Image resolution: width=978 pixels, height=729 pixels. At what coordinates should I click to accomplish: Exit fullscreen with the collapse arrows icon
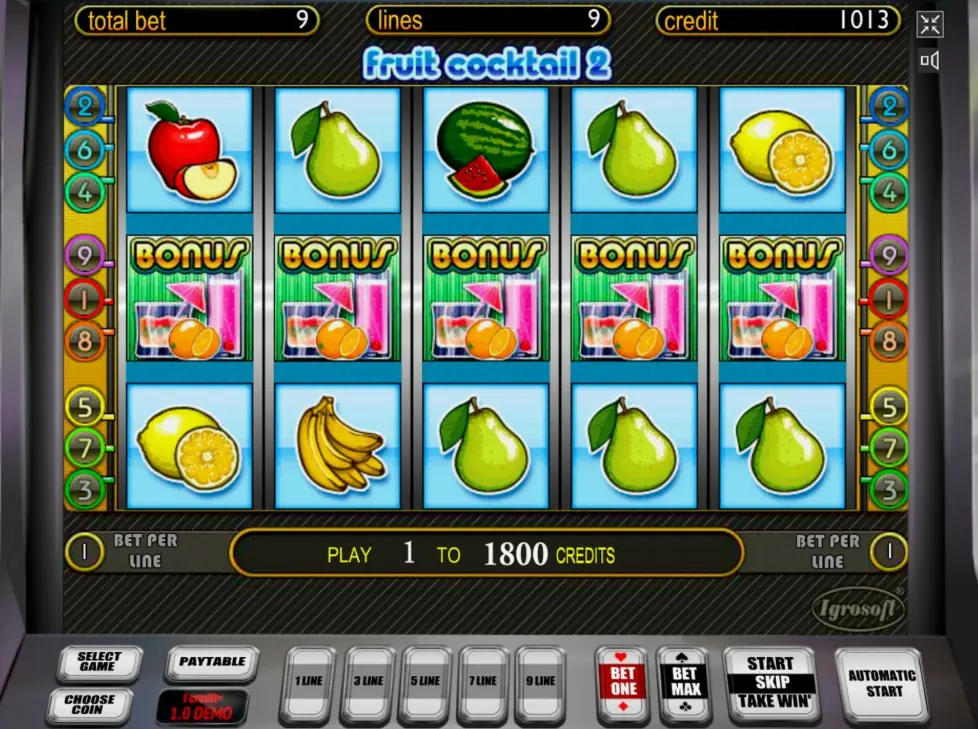(930, 25)
